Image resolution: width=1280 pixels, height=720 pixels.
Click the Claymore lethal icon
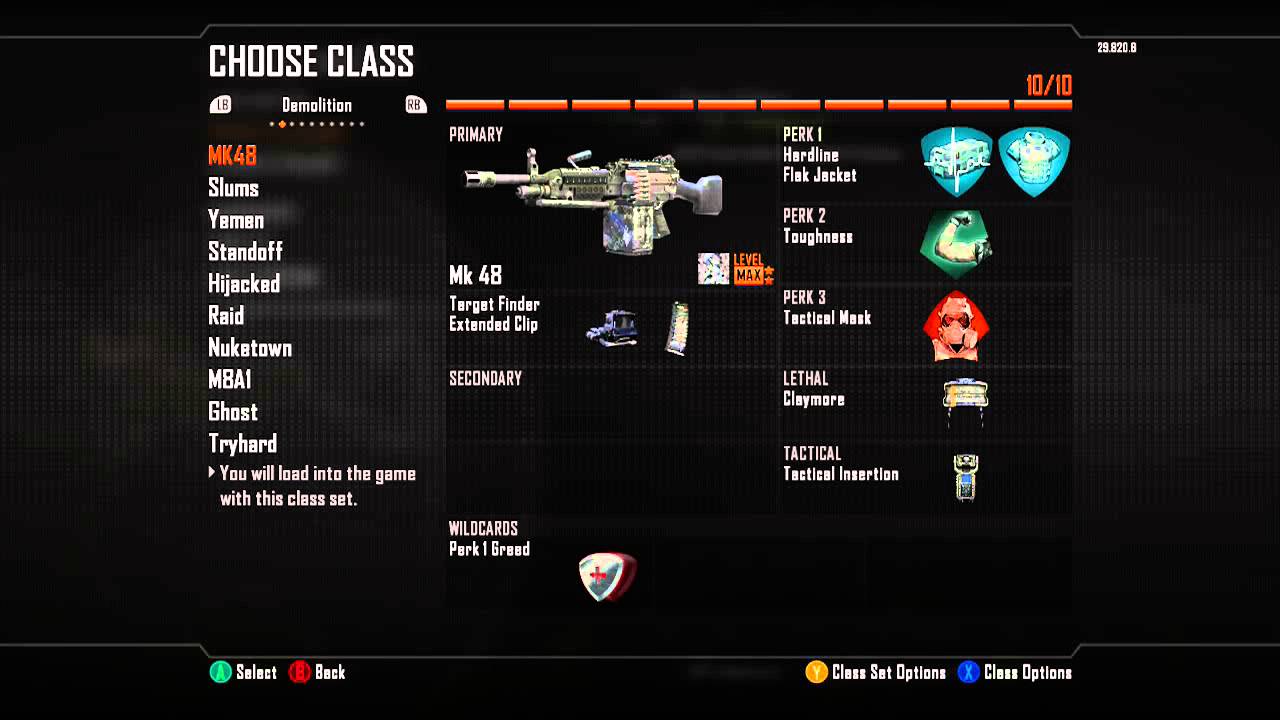[x=965, y=399]
